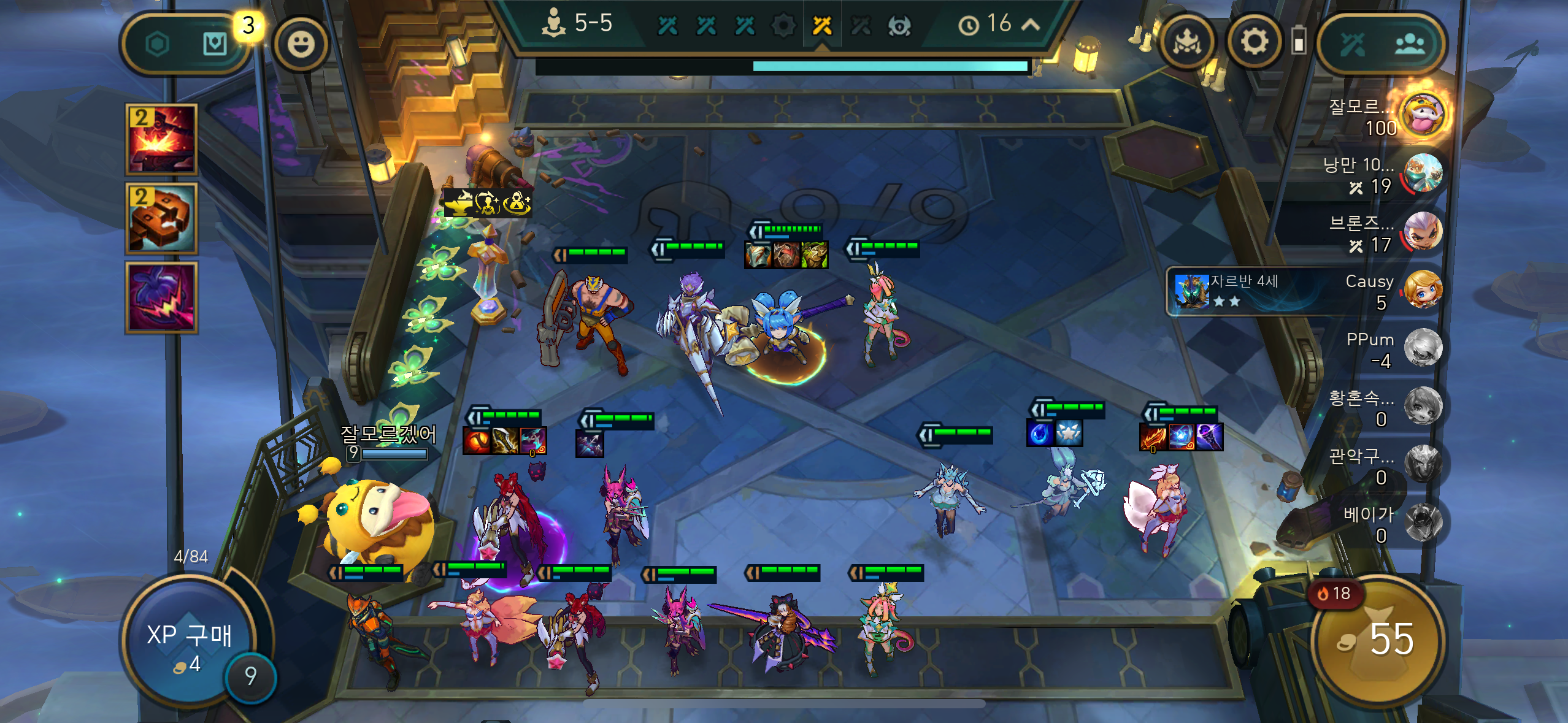Select the top augment with fiery anvil
Image resolution: width=1568 pixels, height=723 pixels.
click(161, 140)
